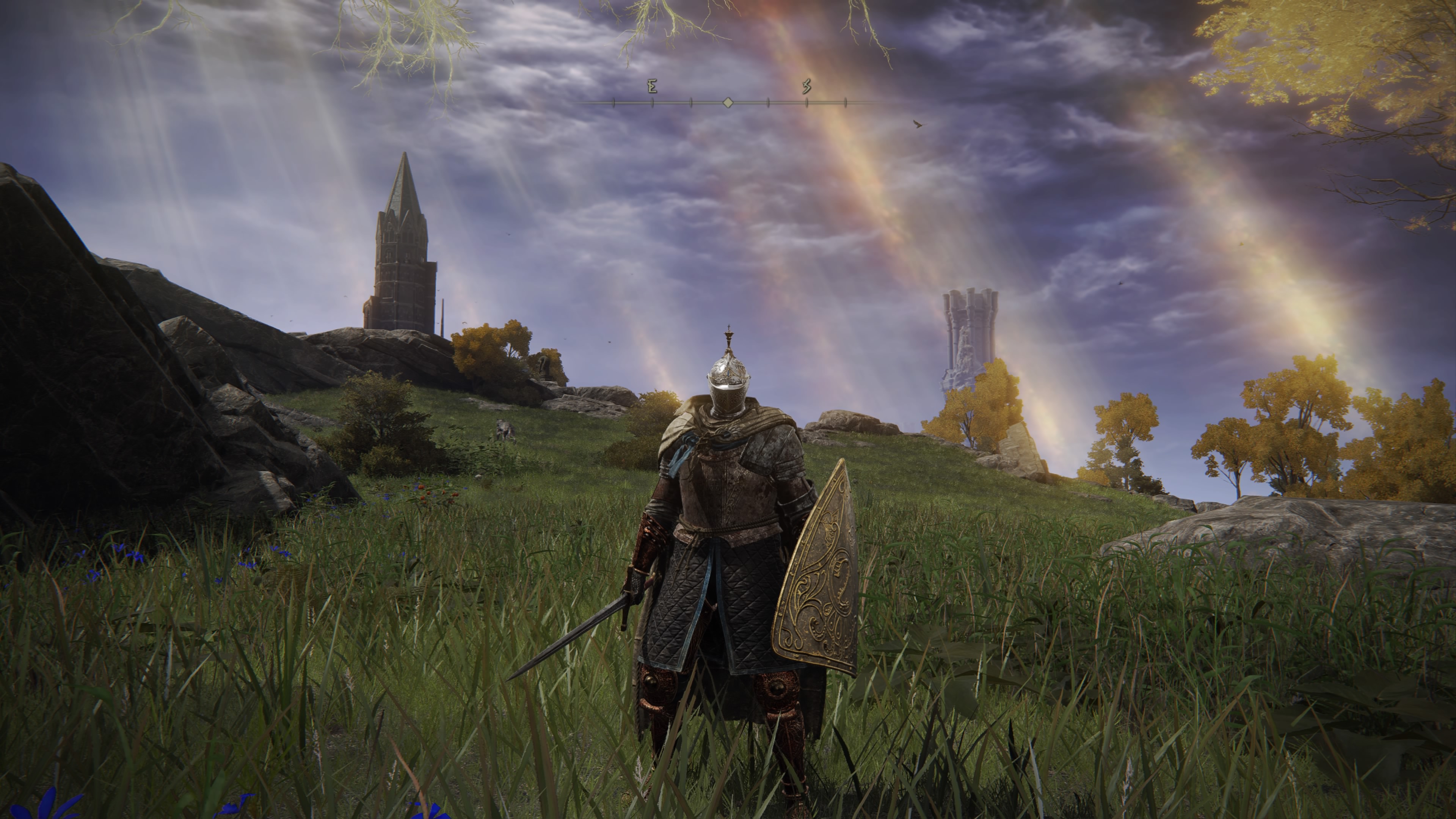
Task: Select the East rune on the compass
Action: tap(652, 86)
